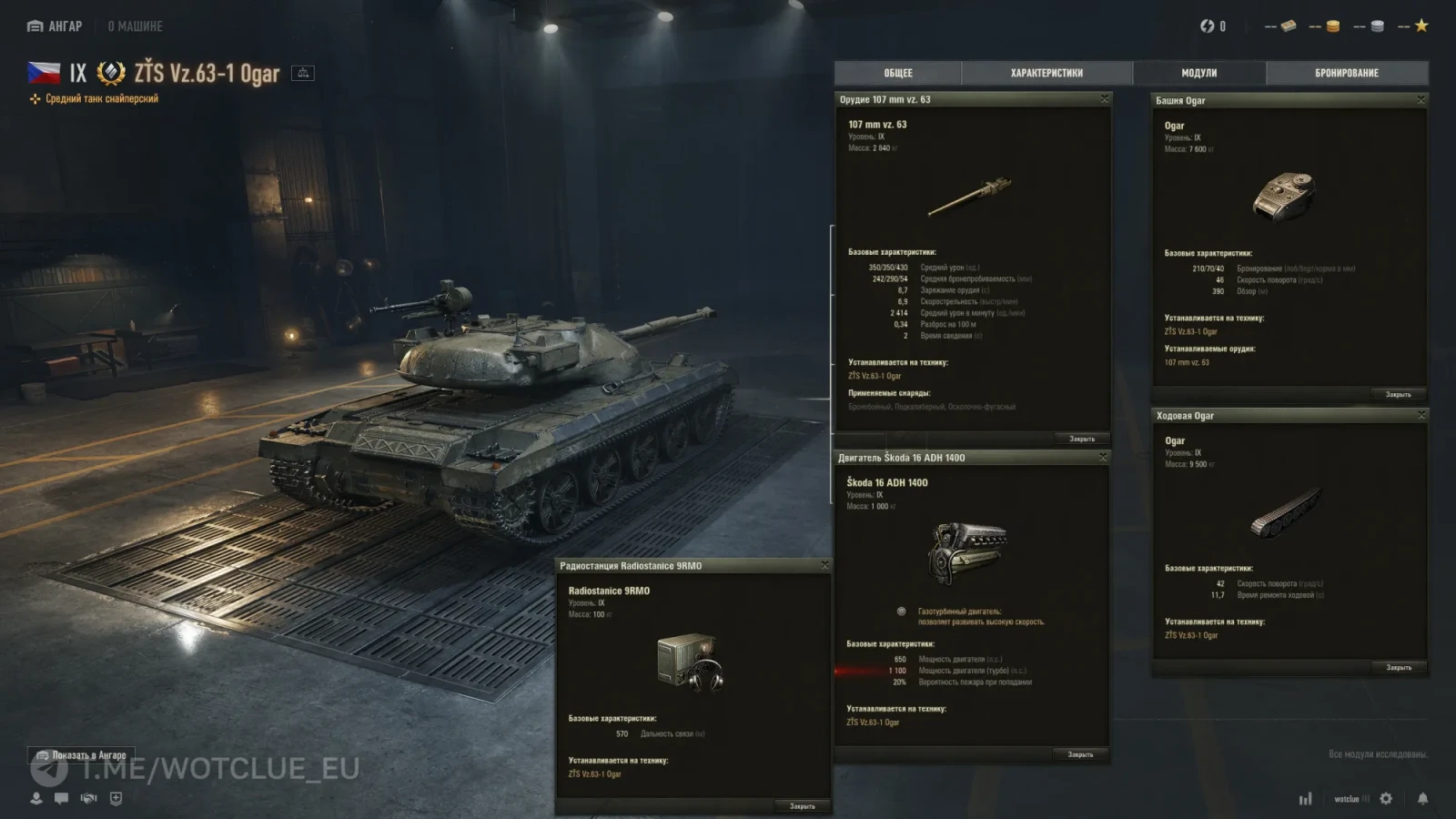Close the Radiostanice 9RMO panel with X
The width and height of the screenshot is (1456, 819).
[824, 565]
